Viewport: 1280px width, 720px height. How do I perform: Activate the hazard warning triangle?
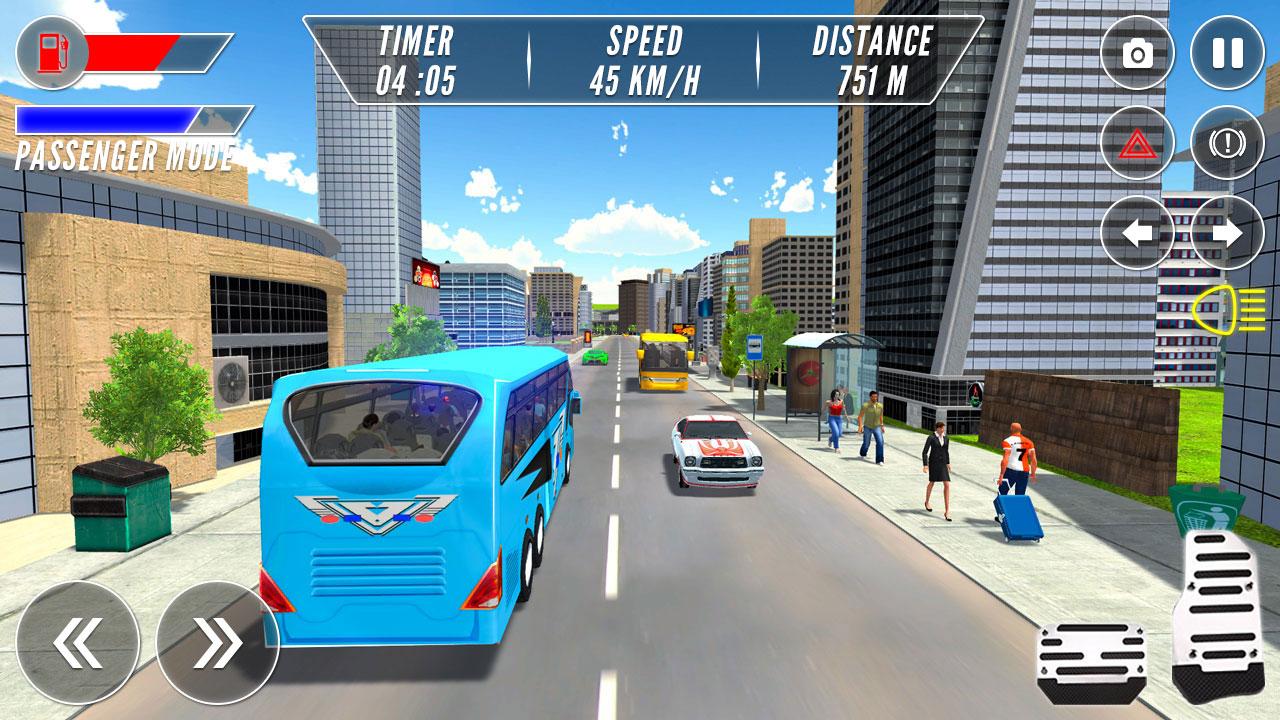[x=1135, y=143]
